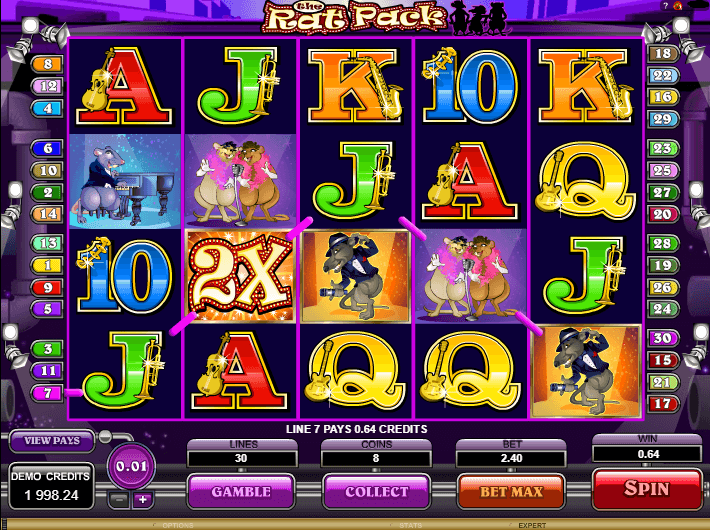Collect the current winnings
Image resolution: width=710 pixels, height=530 pixels.
click(x=377, y=492)
